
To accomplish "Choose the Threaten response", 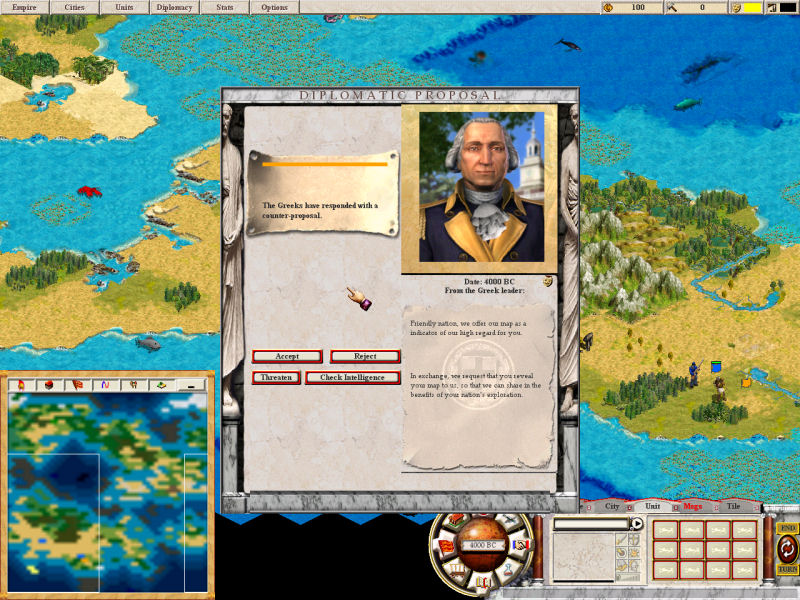I will [x=277, y=378].
